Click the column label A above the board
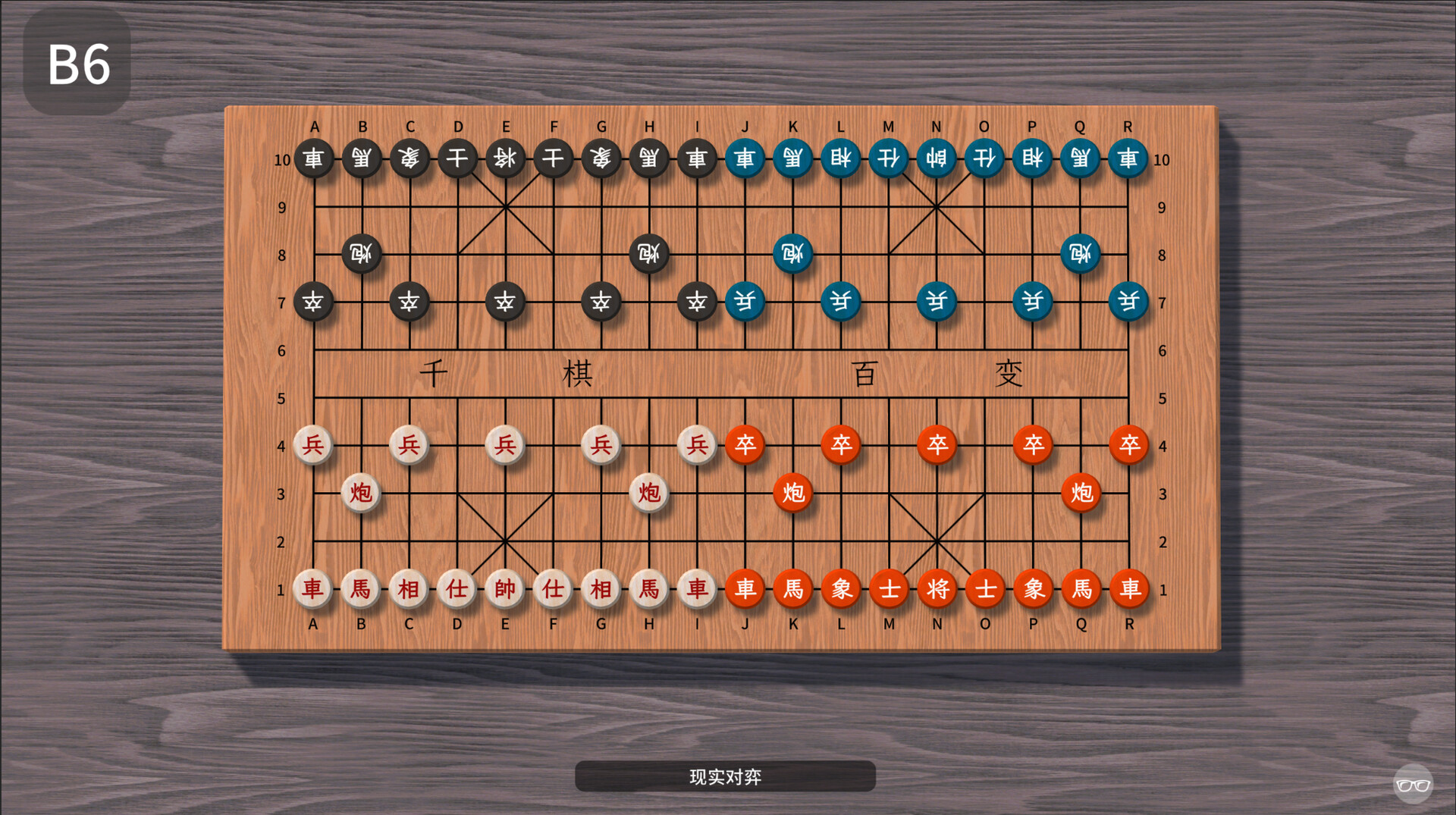 pyautogui.click(x=314, y=127)
